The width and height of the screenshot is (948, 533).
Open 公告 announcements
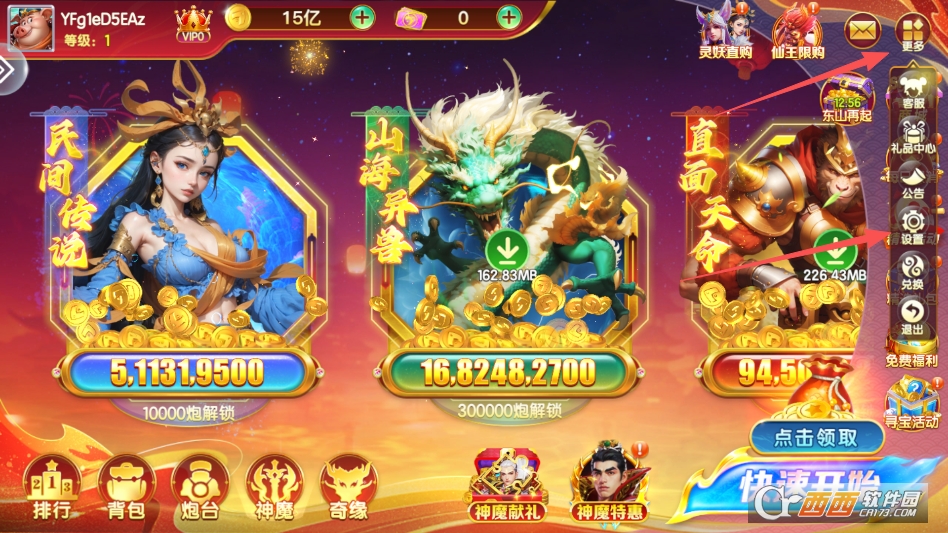tap(913, 180)
